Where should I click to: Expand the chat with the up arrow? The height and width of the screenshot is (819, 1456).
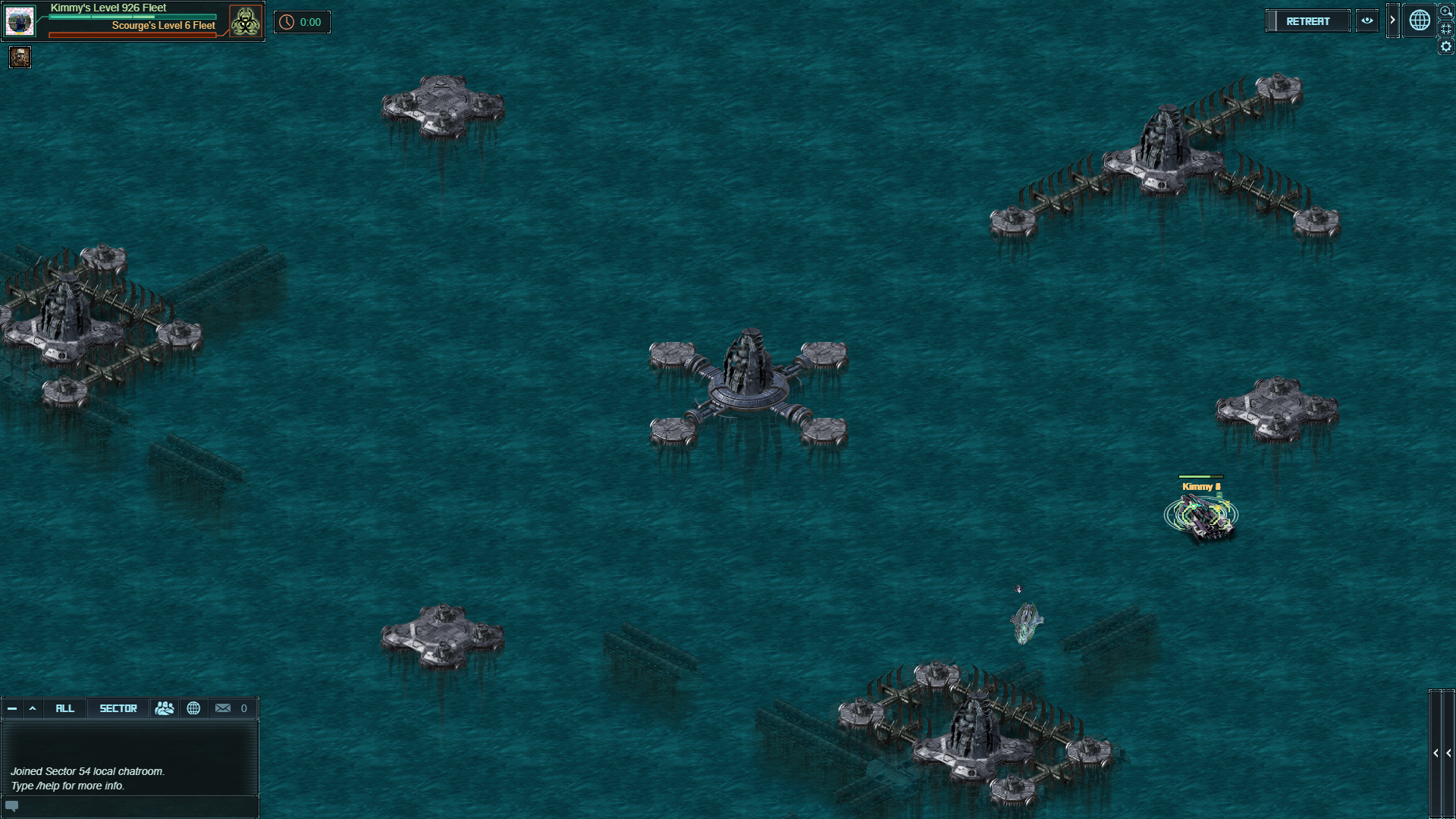pyautogui.click(x=33, y=708)
